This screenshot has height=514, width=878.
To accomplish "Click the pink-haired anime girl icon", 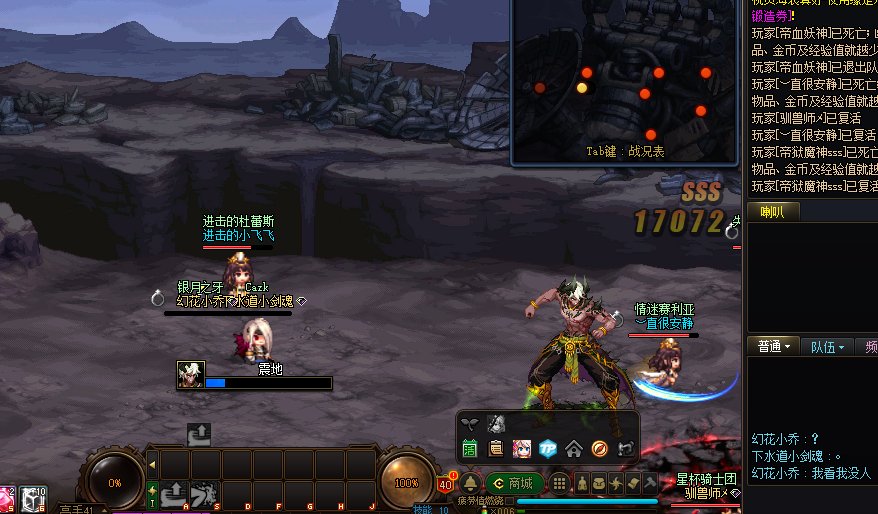I will [521, 448].
